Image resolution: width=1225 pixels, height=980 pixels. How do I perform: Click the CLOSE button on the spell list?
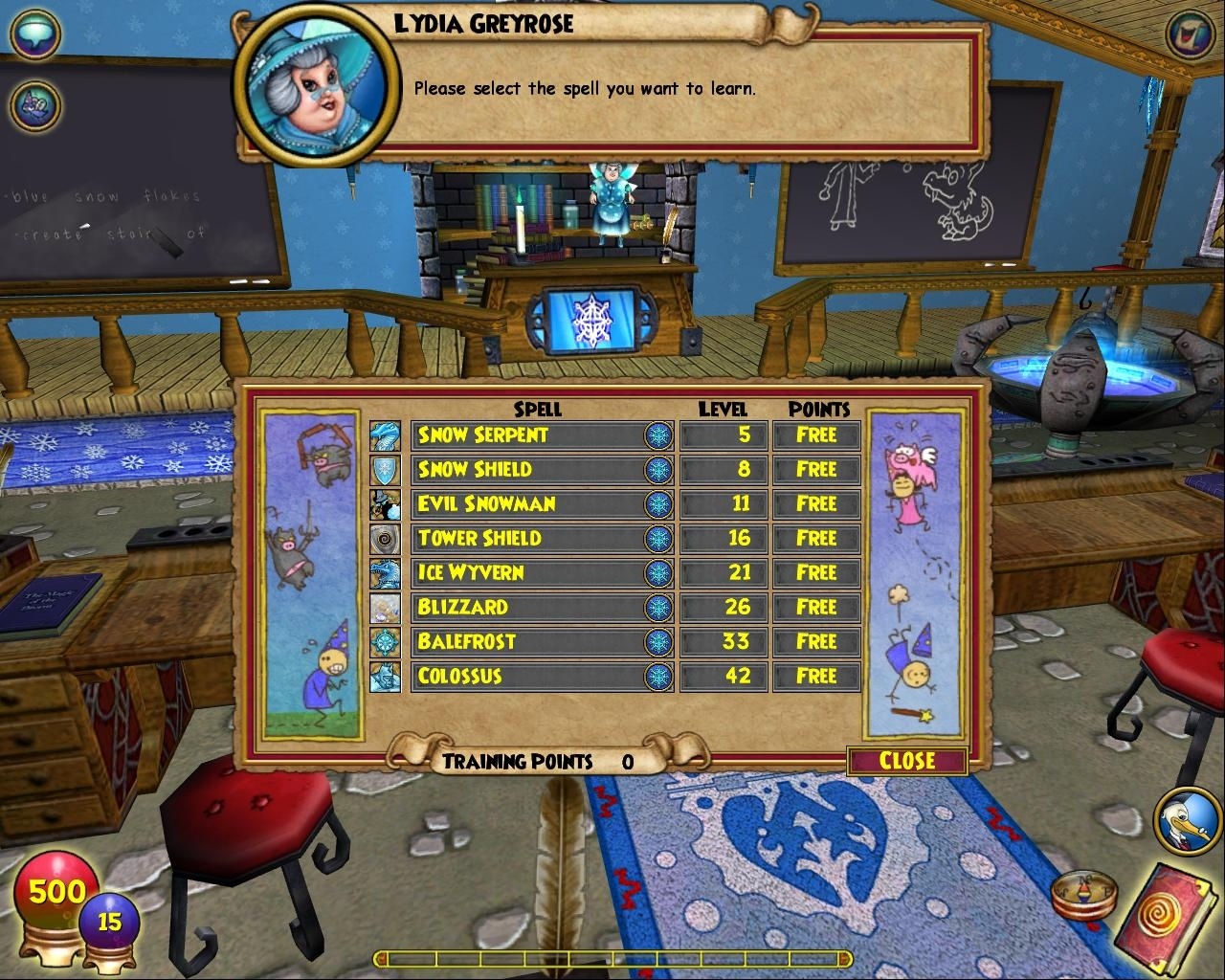[x=905, y=762]
